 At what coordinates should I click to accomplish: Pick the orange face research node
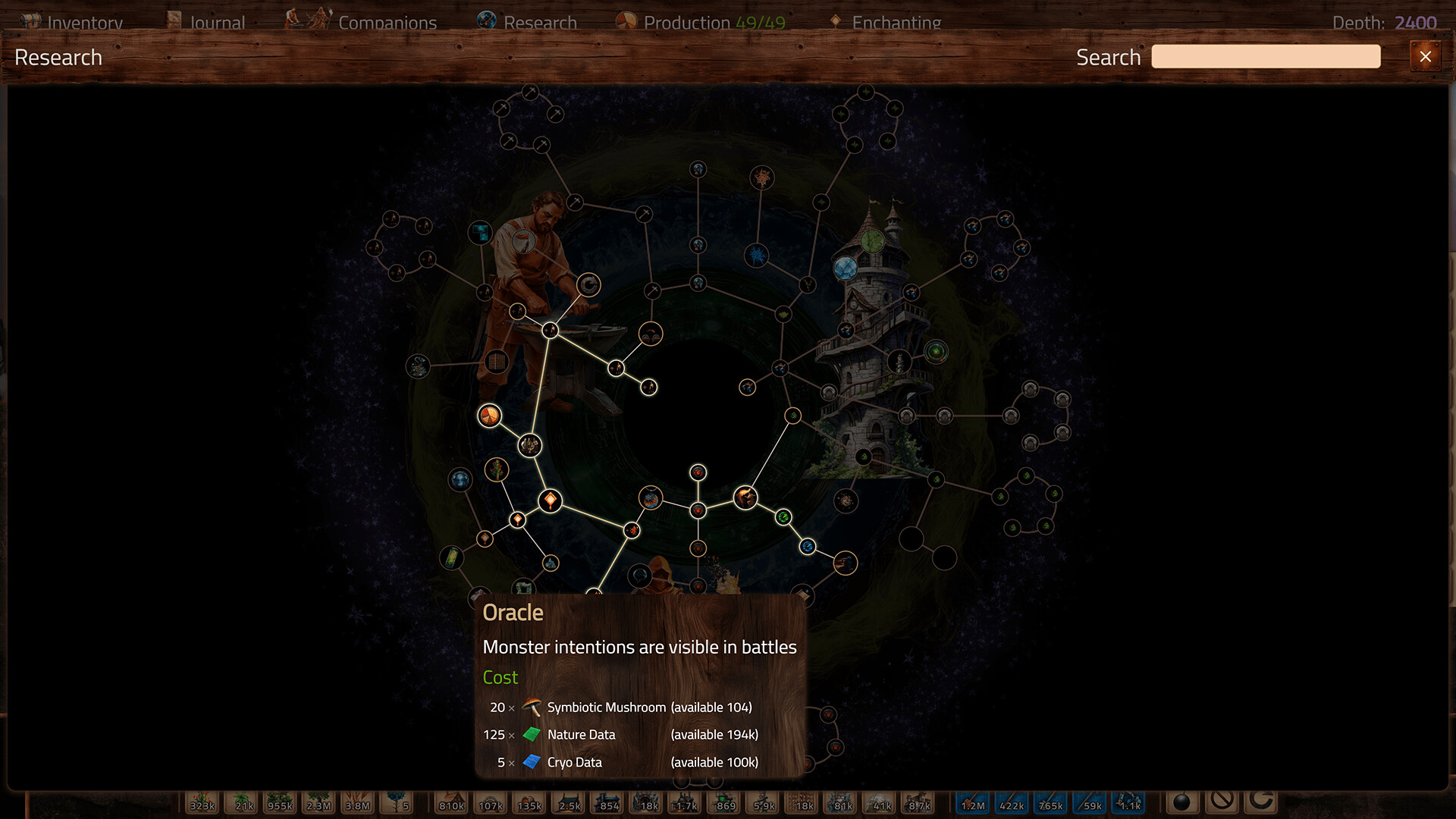(745, 497)
